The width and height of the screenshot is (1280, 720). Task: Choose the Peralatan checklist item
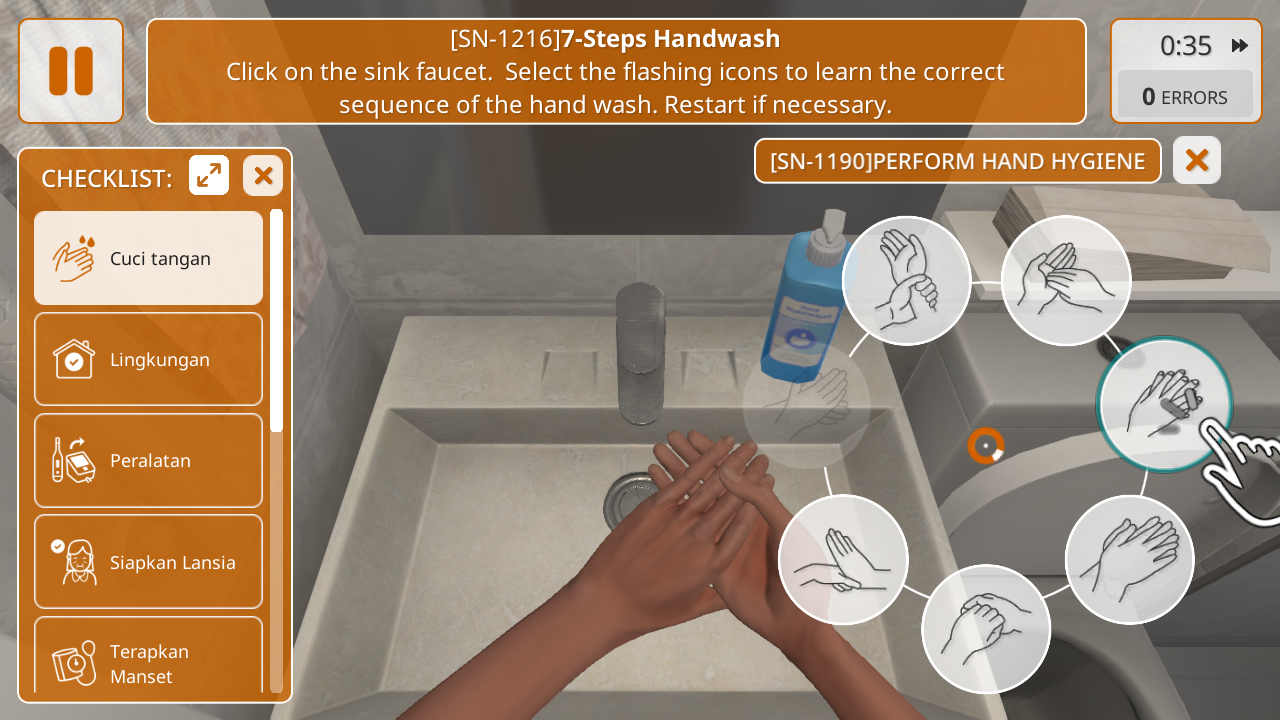point(148,460)
